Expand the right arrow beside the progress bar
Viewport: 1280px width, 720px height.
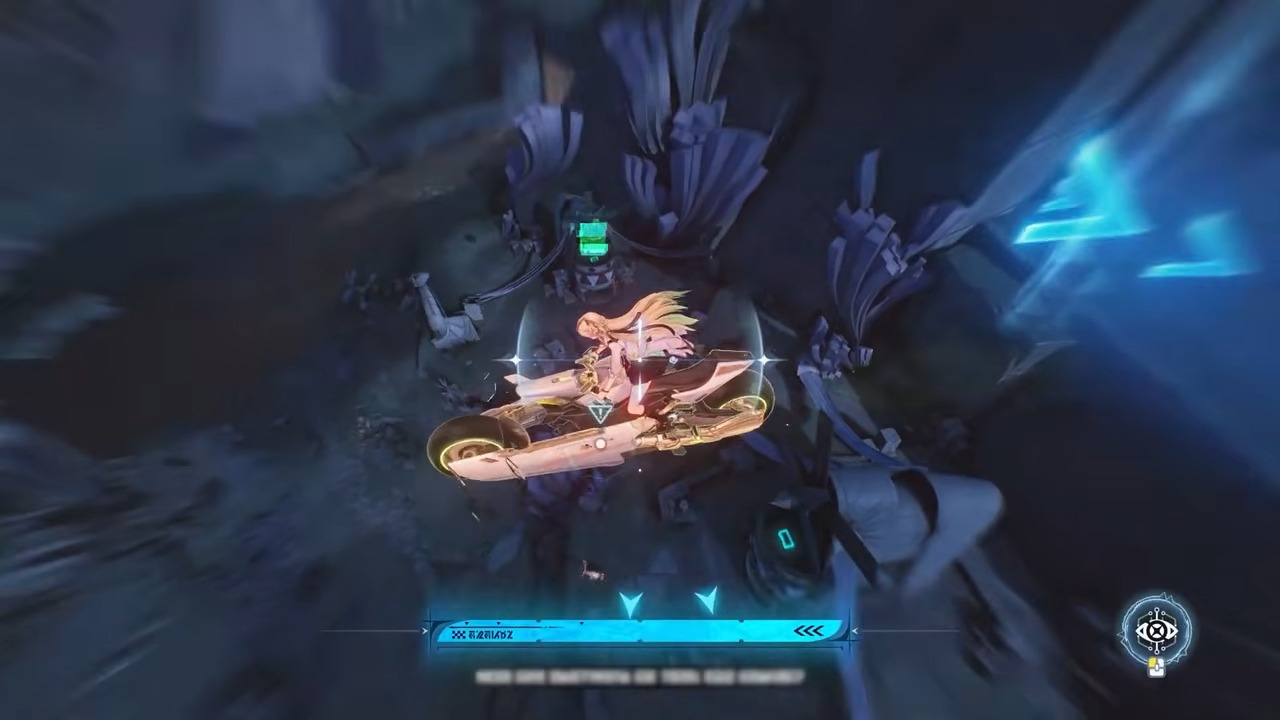(855, 629)
